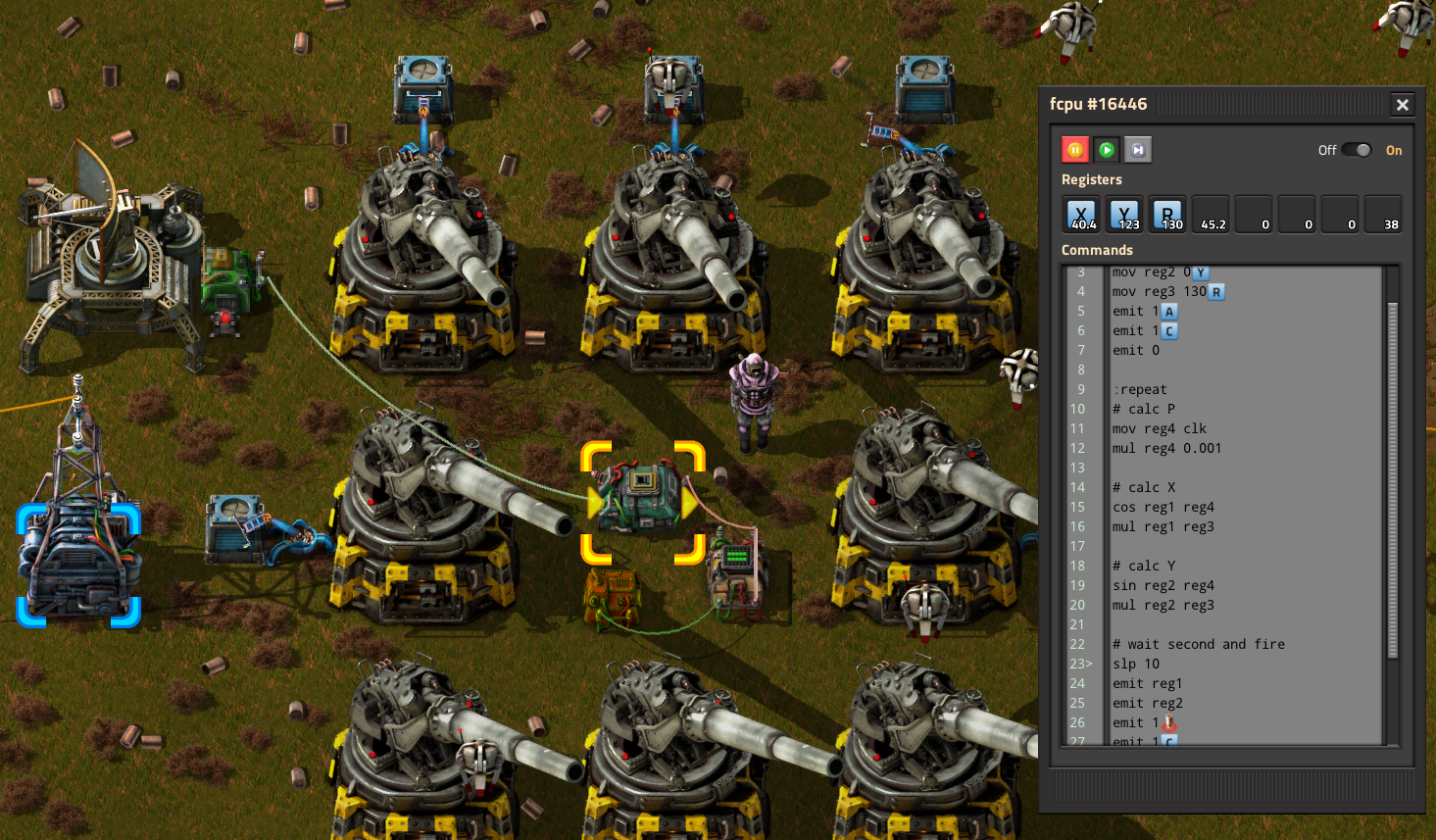Screen dimensions: 1436x840
Task: Close the fcpu #16446 window
Action: click(1403, 104)
